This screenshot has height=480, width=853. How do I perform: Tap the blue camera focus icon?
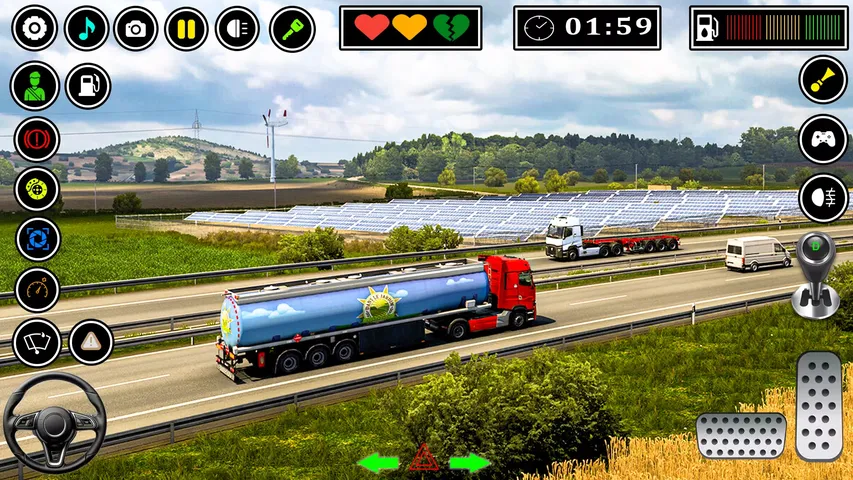(x=38, y=239)
